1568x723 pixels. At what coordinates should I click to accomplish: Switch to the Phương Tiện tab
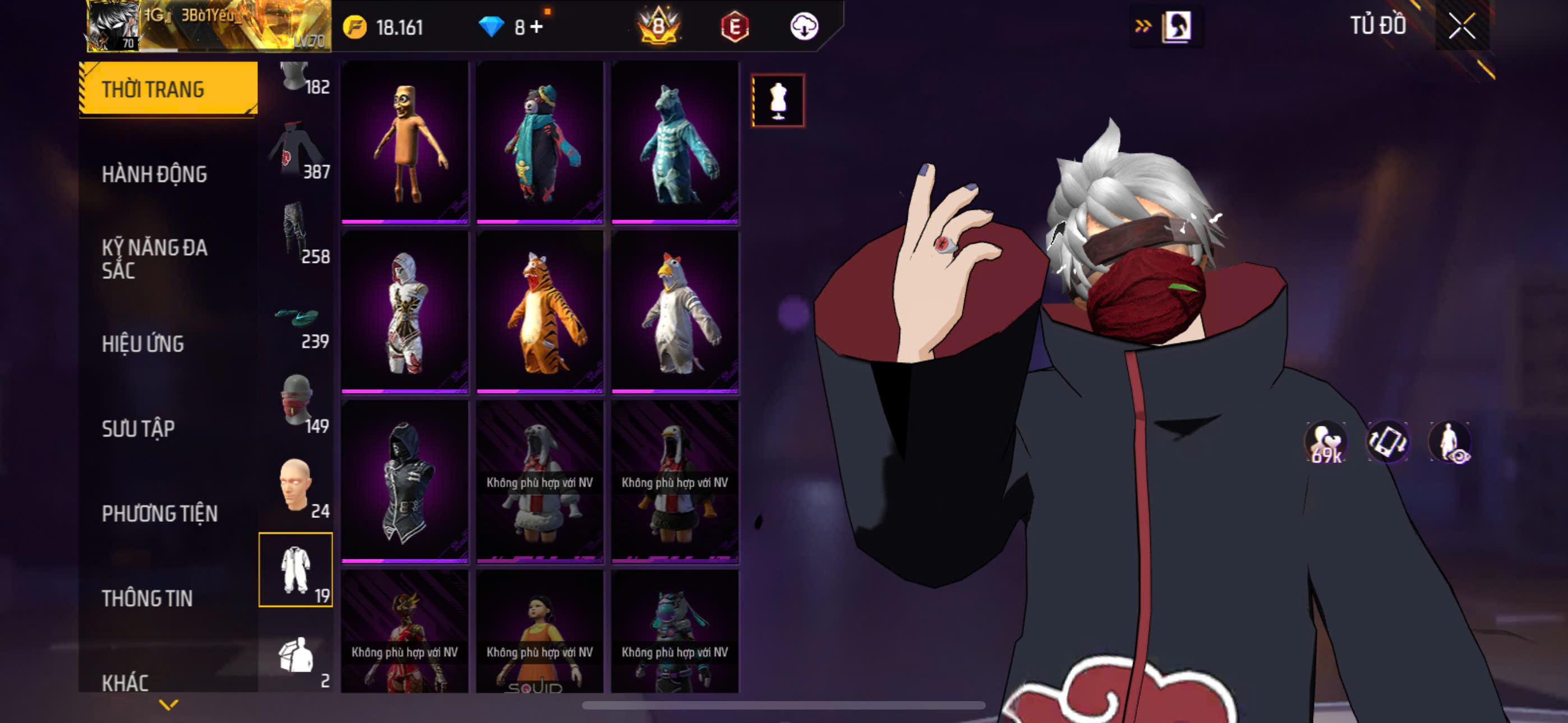[159, 513]
